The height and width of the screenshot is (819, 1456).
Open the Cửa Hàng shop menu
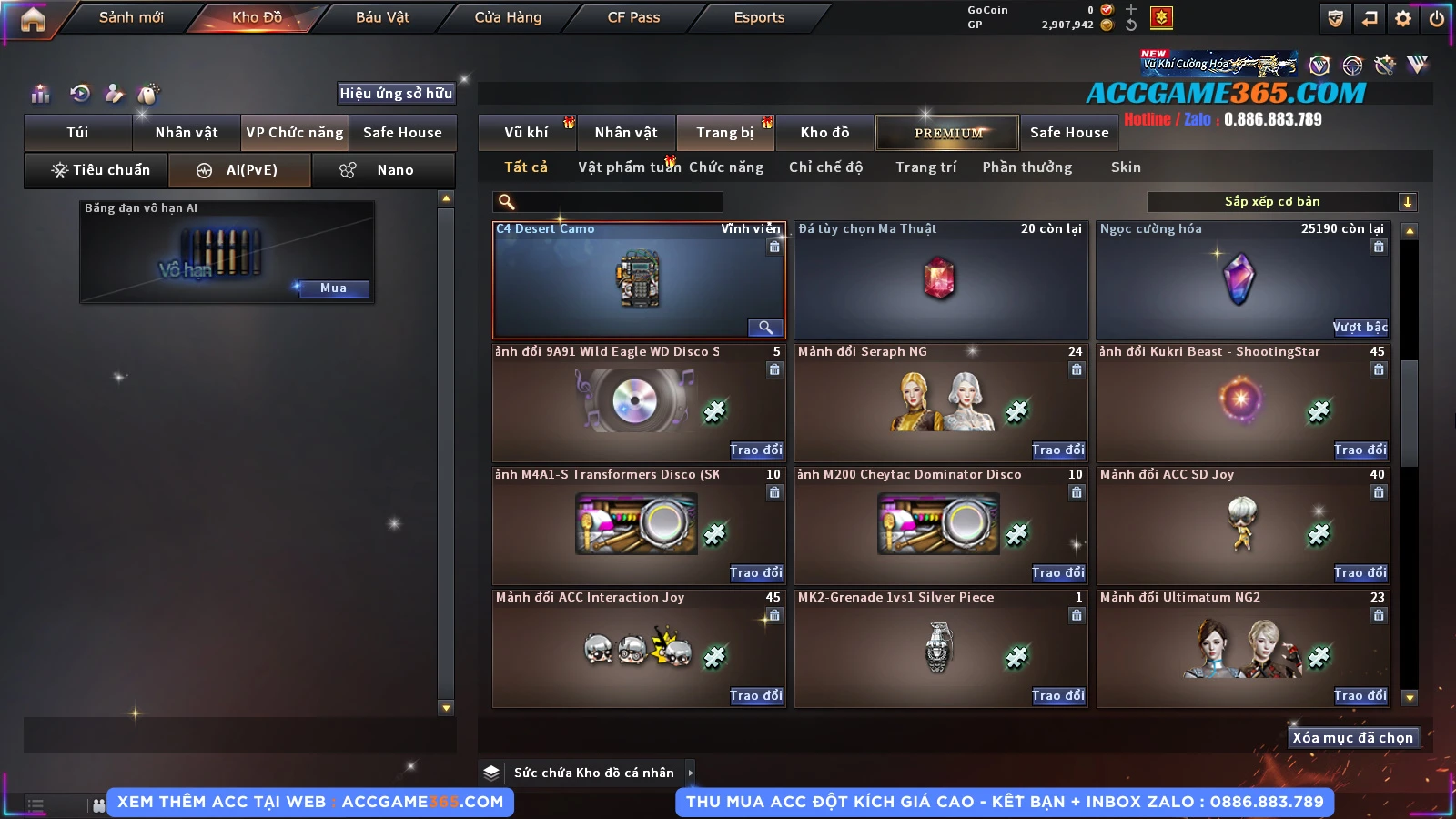pos(508,17)
